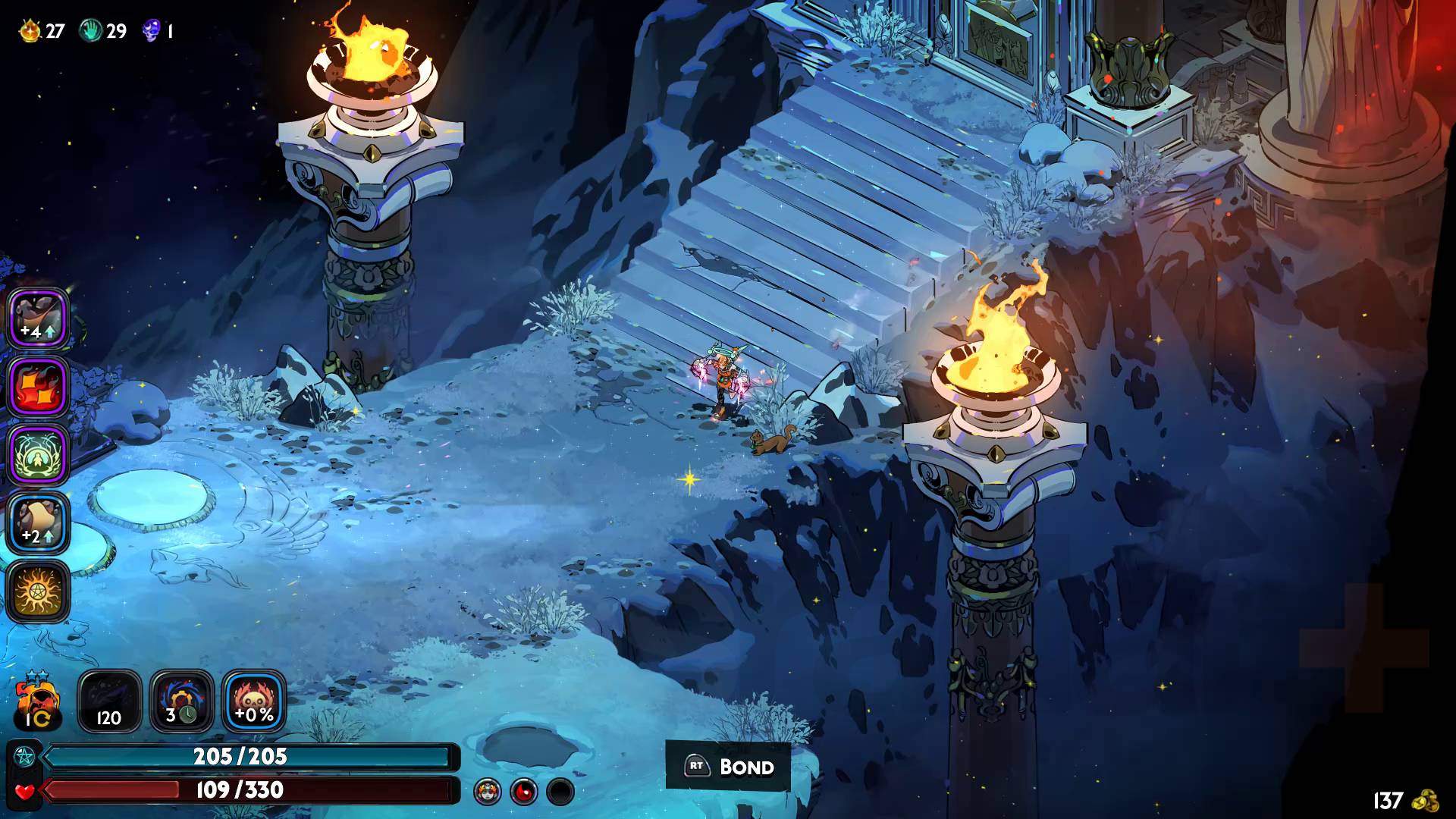The width and height of the screenshot is (1456, 819).
Task: Click the character portrait circle icon
Action: pos(487,792)
